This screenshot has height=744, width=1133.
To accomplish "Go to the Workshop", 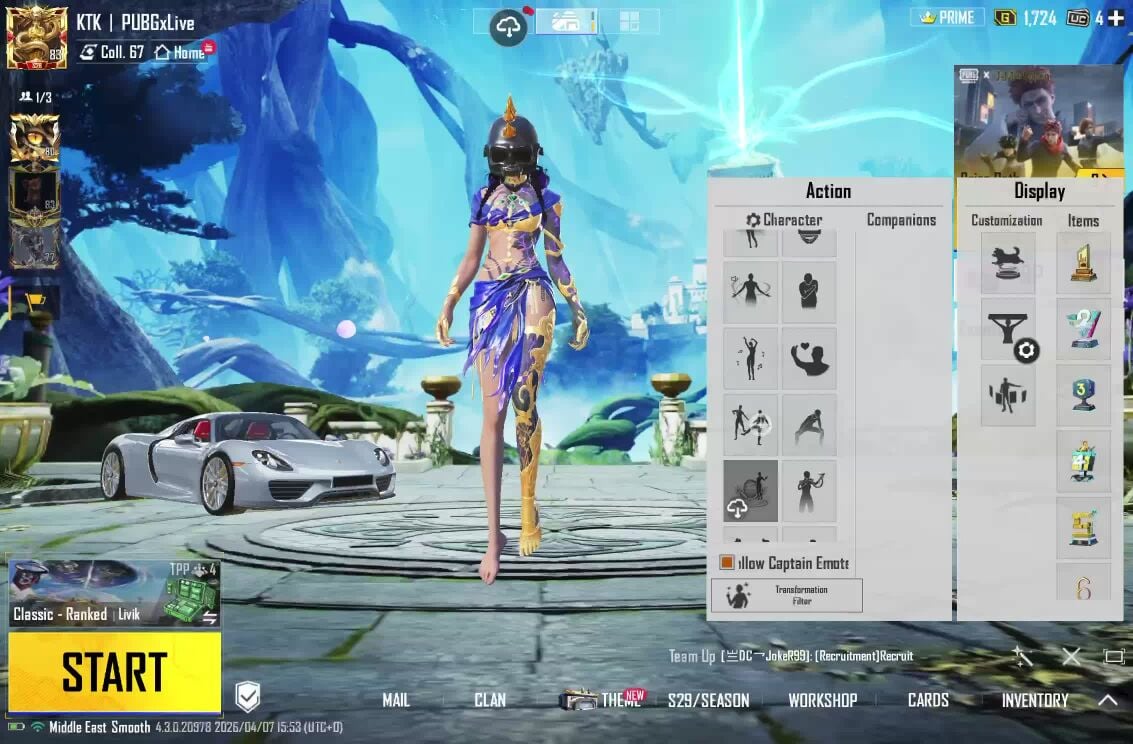I will [x=822, y=700].
